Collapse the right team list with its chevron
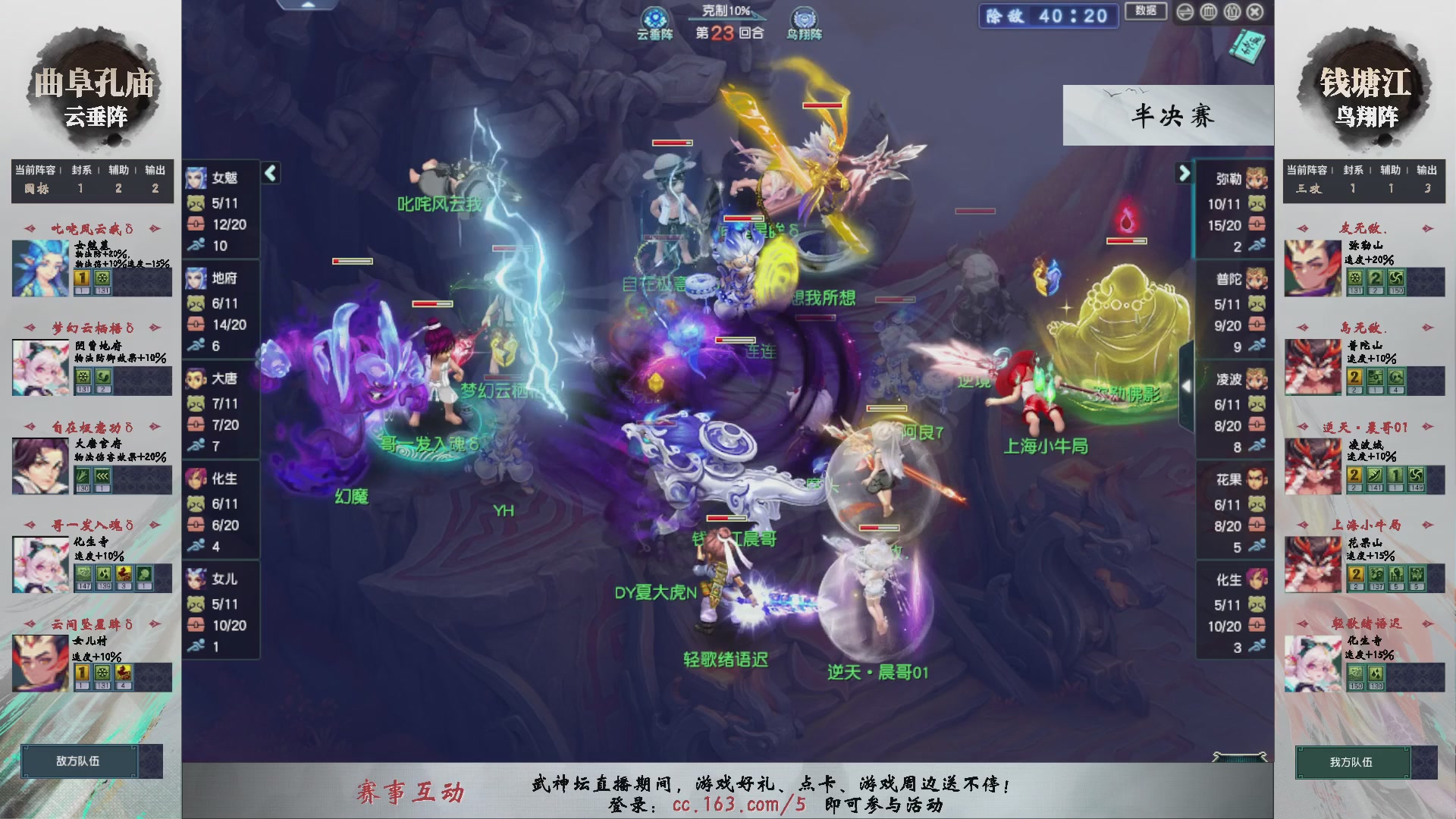The image size is (1456, 819). click(x=1185, y=173)
